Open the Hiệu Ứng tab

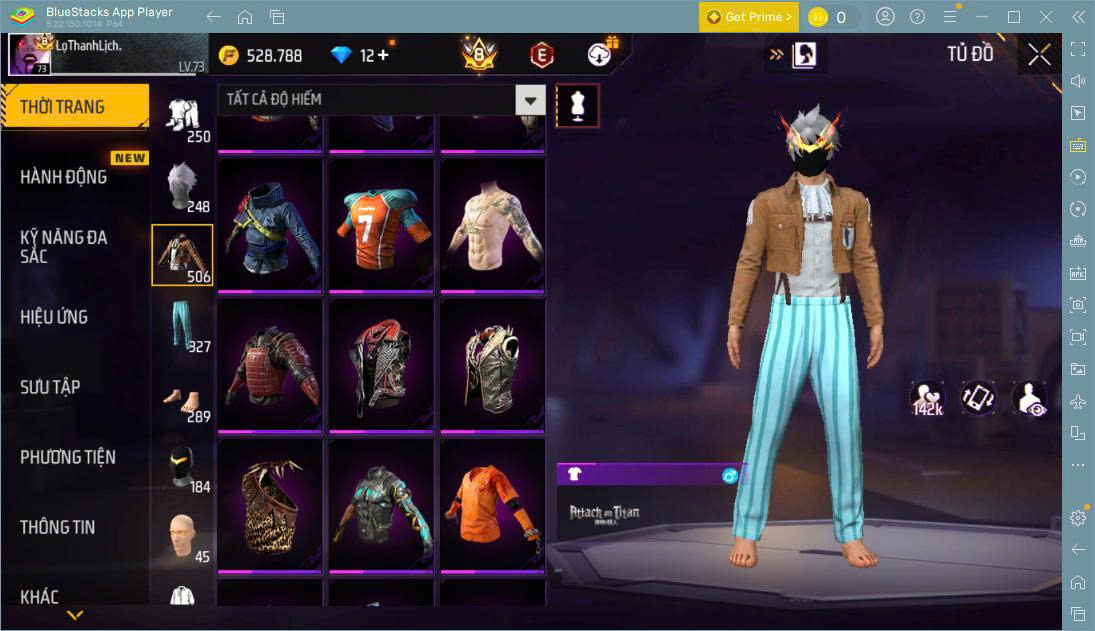(x=55, y=317)
